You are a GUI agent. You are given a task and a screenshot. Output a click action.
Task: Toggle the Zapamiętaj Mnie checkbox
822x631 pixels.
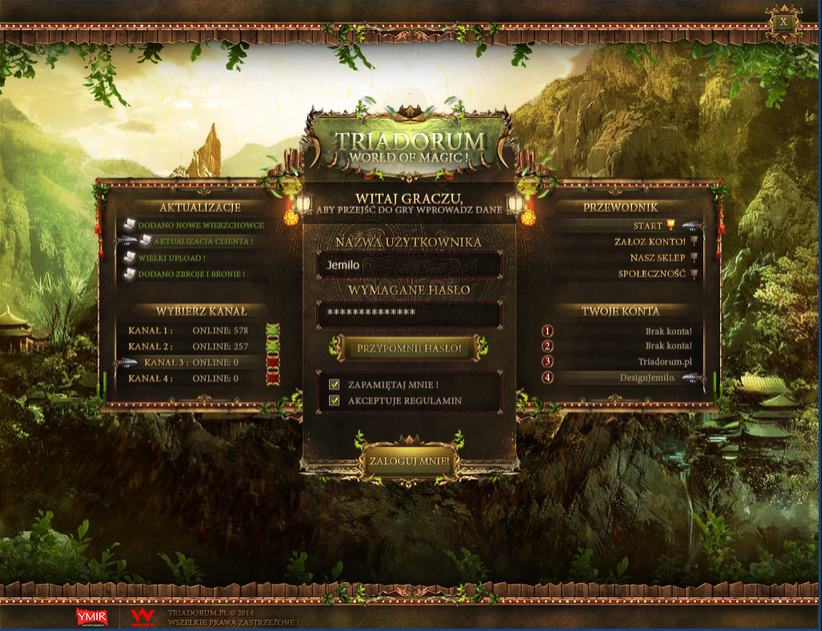click(335, 384)
